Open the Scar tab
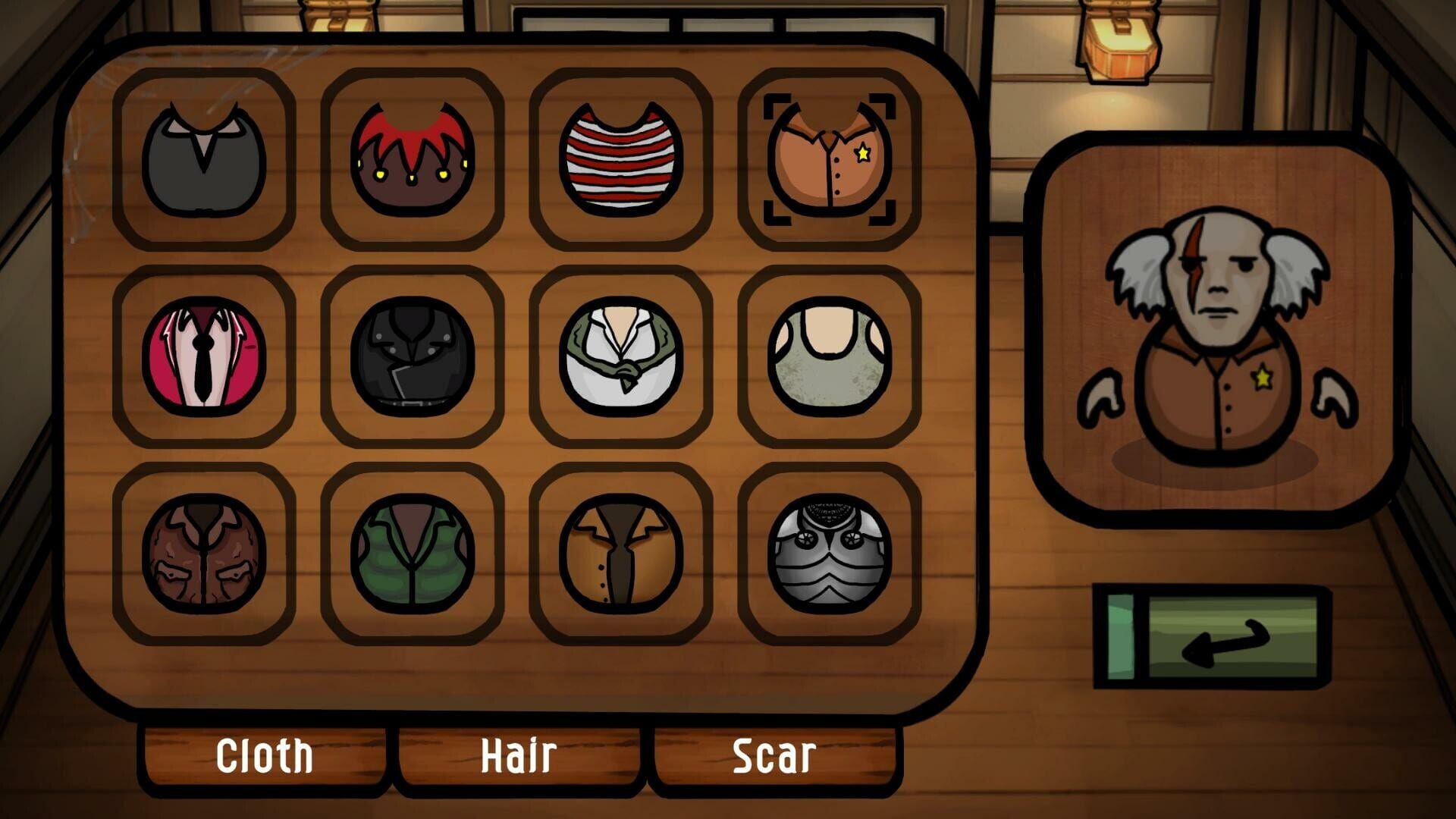Screen dimensions: 1456x819 pos(772,753)
